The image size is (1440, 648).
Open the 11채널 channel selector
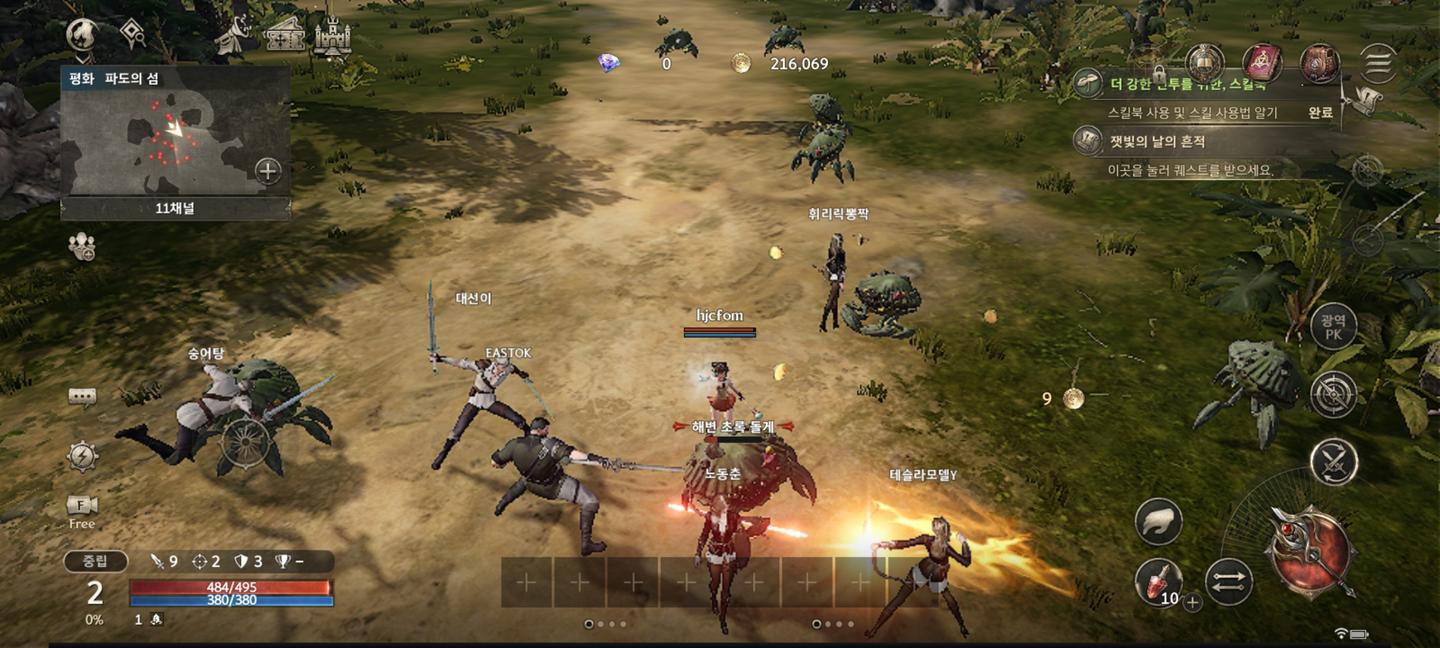(x=176, y=209)
